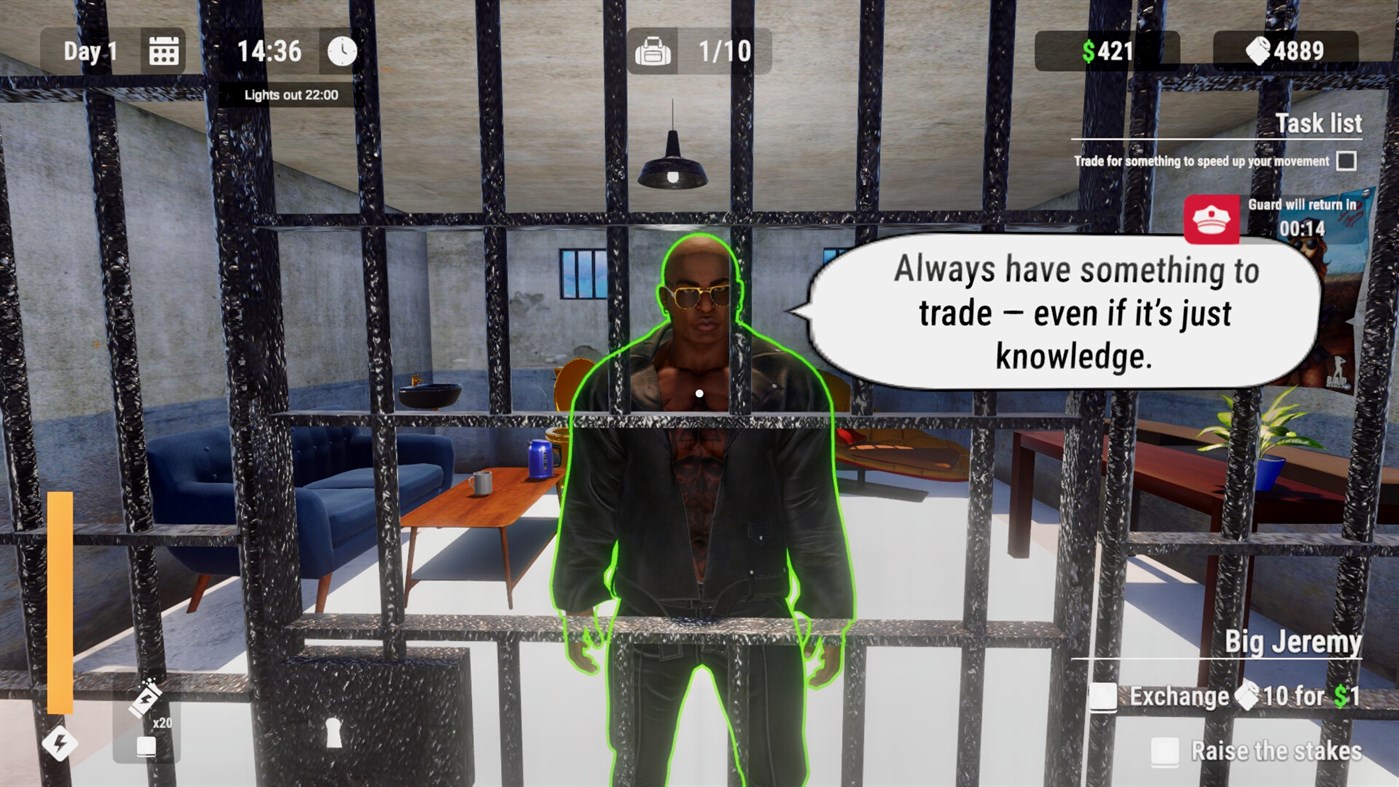The width and height of the screenshot is (1399, 787).
Task: Check the movement speed trade task checkbox
Action: click(x=1347, y=160)
